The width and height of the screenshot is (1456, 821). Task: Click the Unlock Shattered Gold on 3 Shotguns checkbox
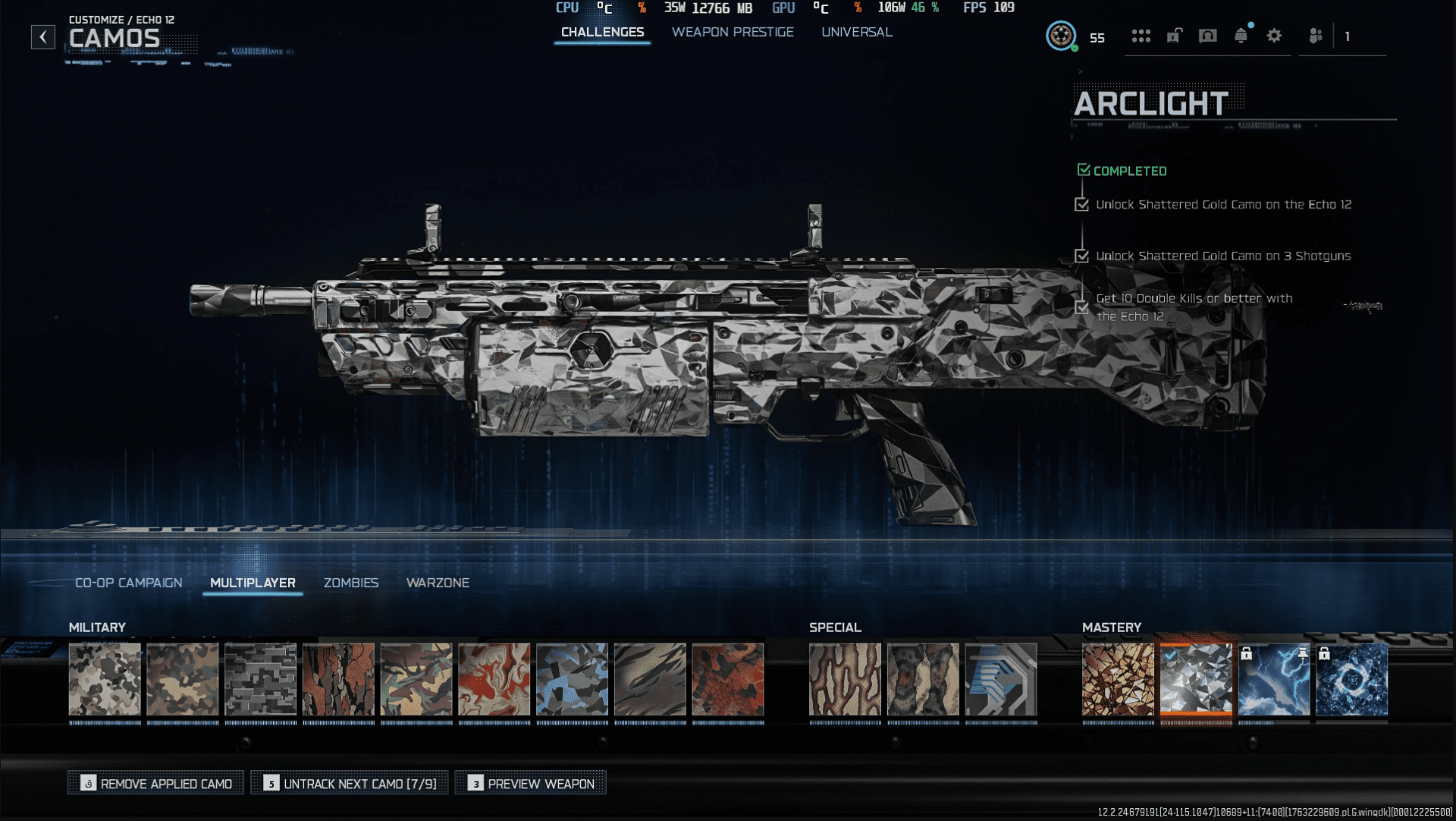tap(1082, 256)
